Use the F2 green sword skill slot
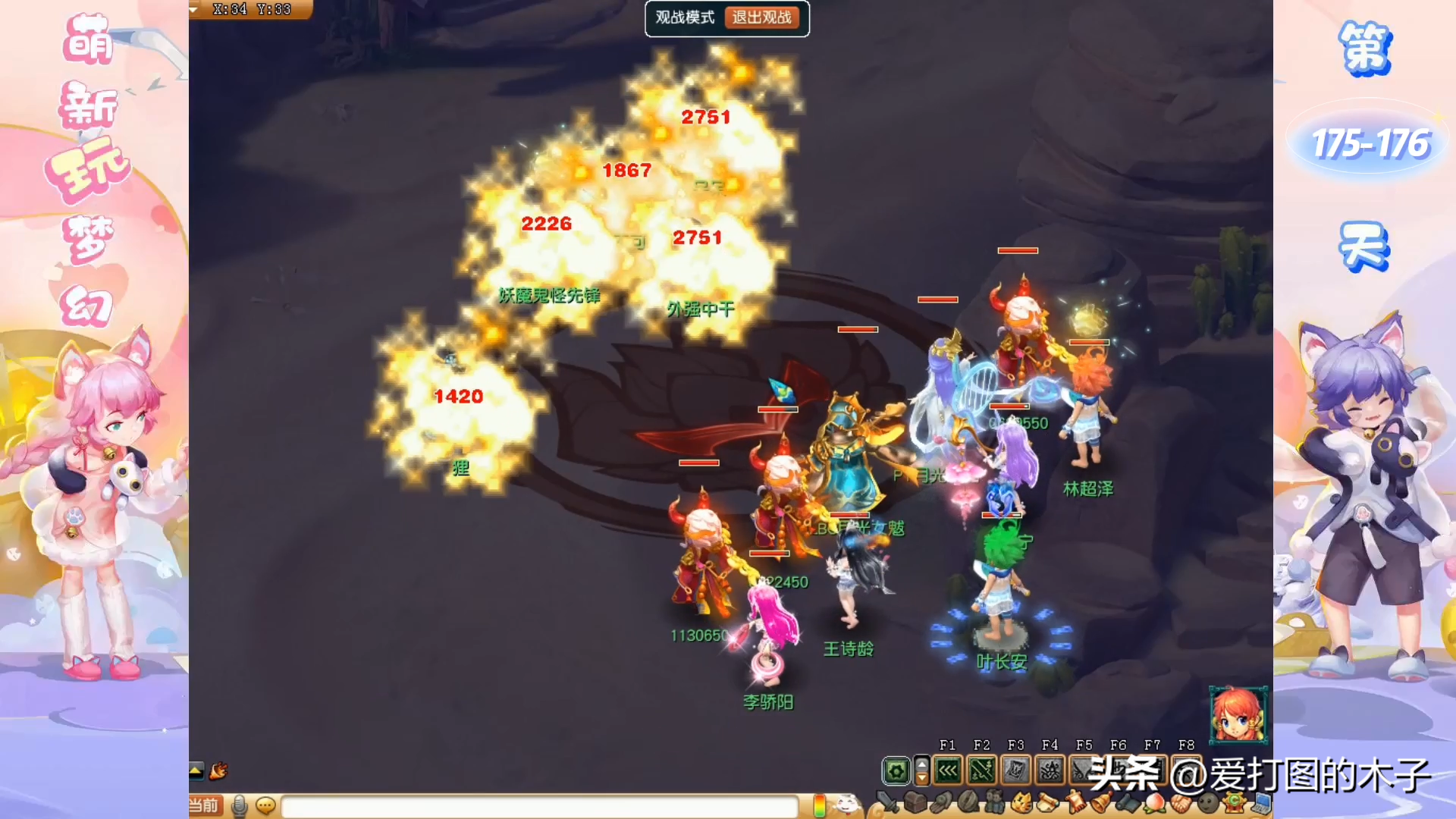 click(x=981, y=772)
